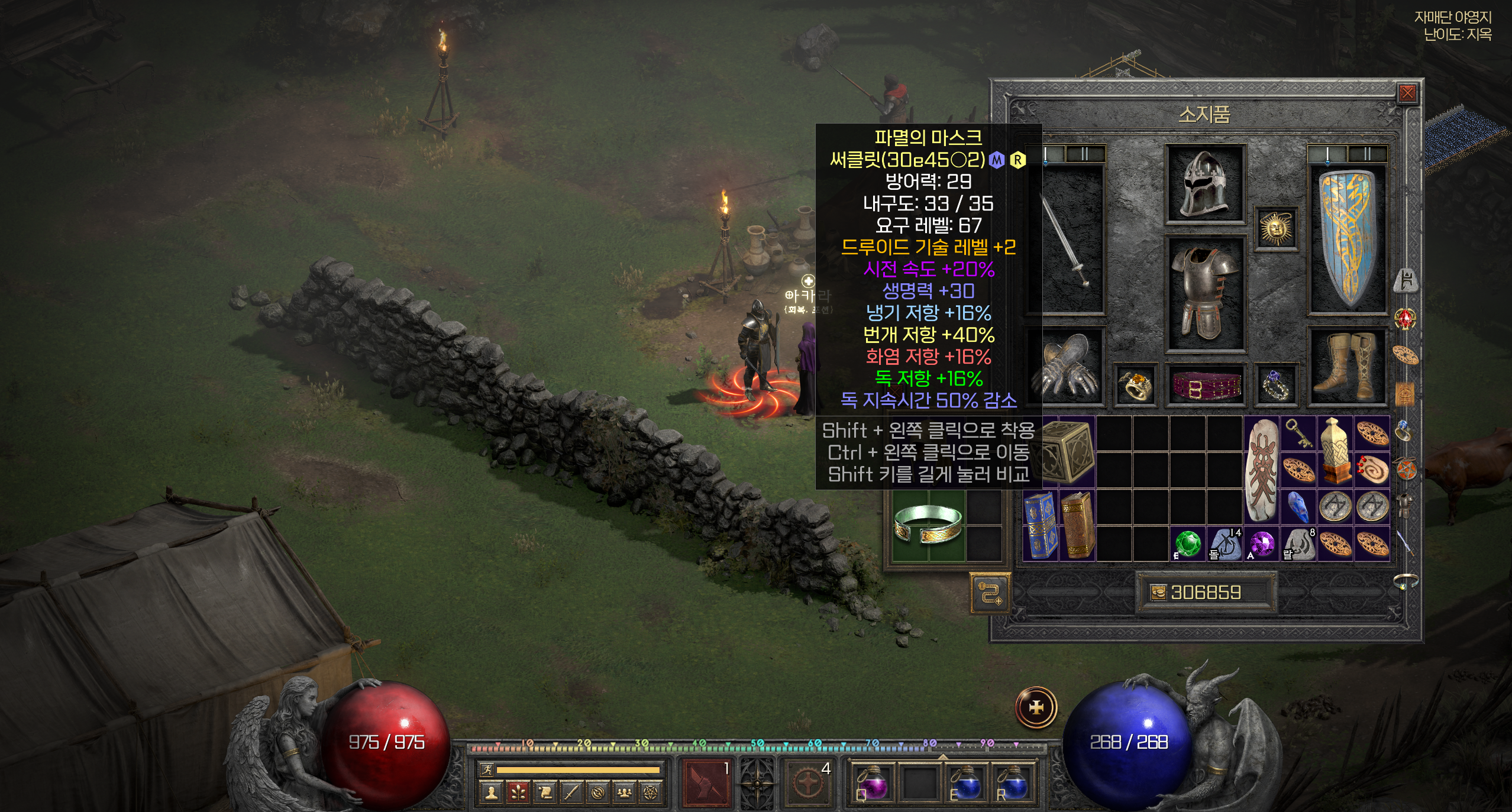Open the character screen button
This screenshot has height=812, width=1512.
(490, 792)
